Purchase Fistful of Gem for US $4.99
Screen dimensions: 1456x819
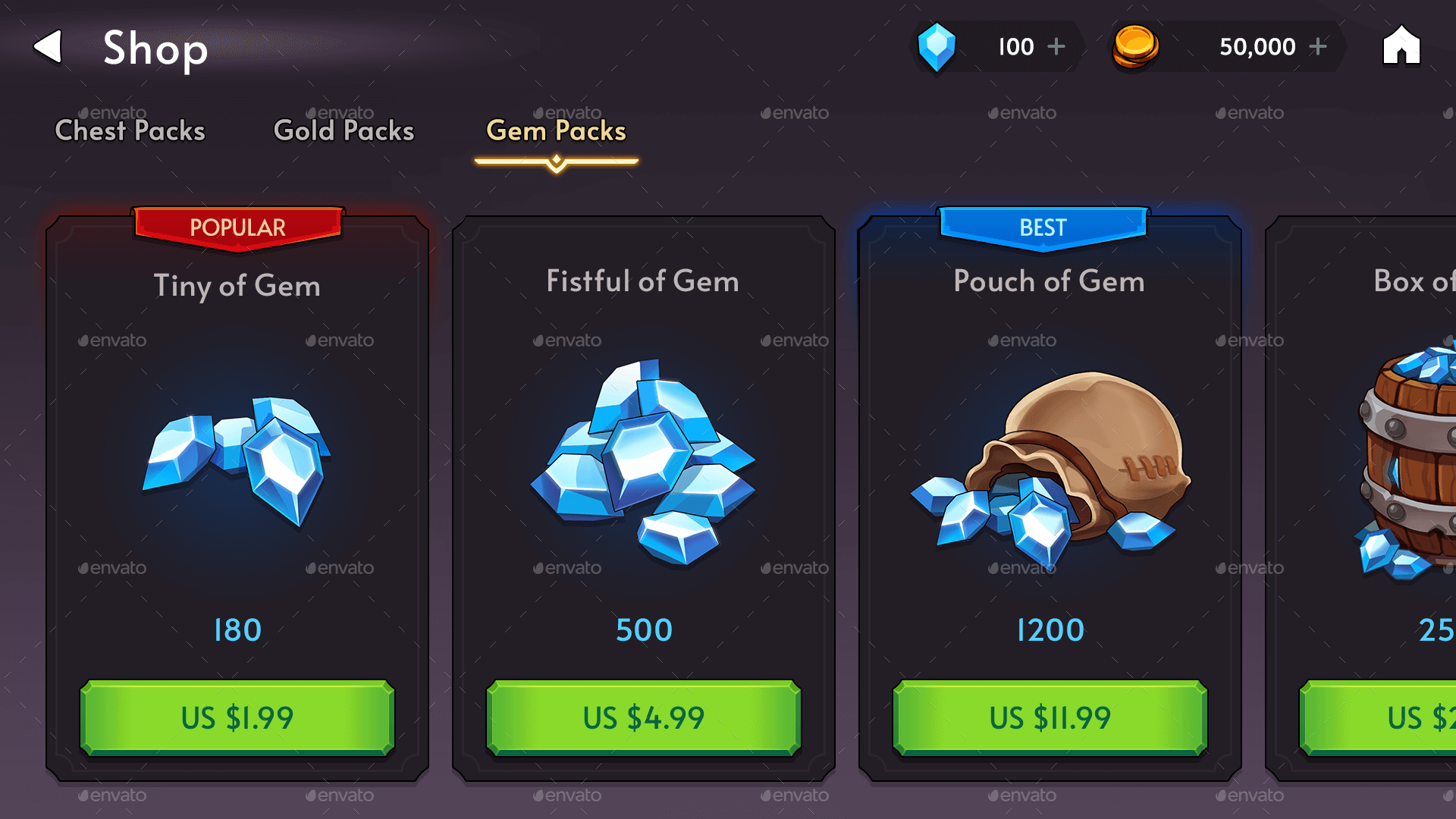643,717
